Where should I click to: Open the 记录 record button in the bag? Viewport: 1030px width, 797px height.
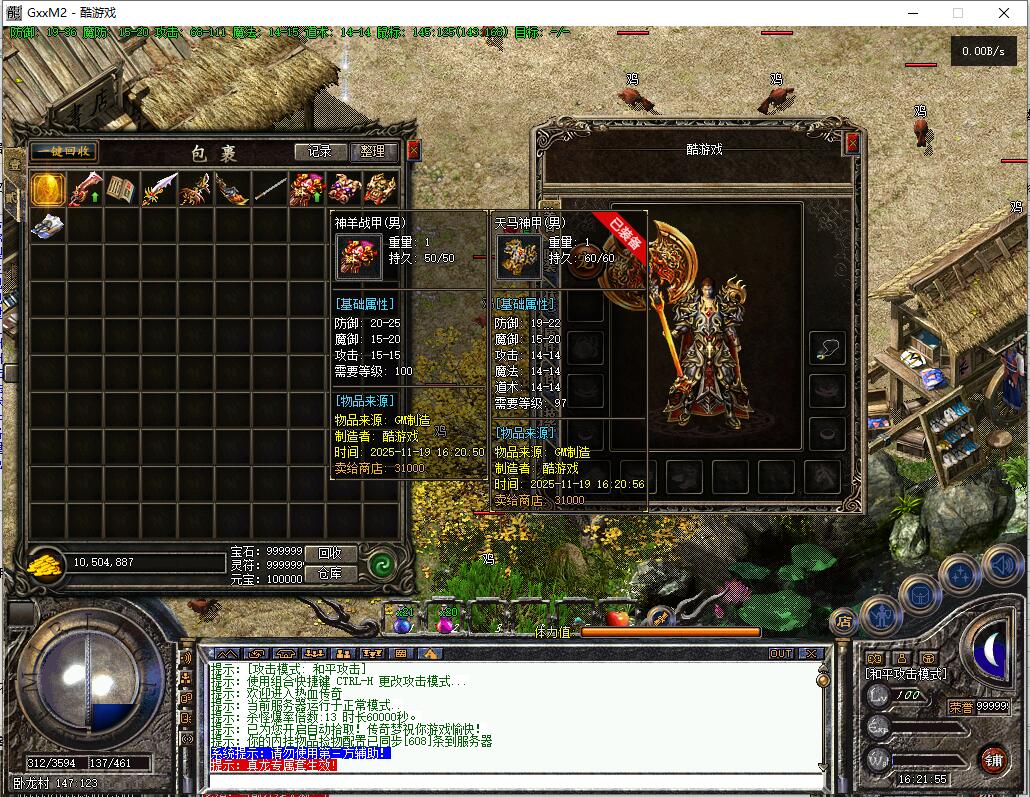click(x=320, y=152)
